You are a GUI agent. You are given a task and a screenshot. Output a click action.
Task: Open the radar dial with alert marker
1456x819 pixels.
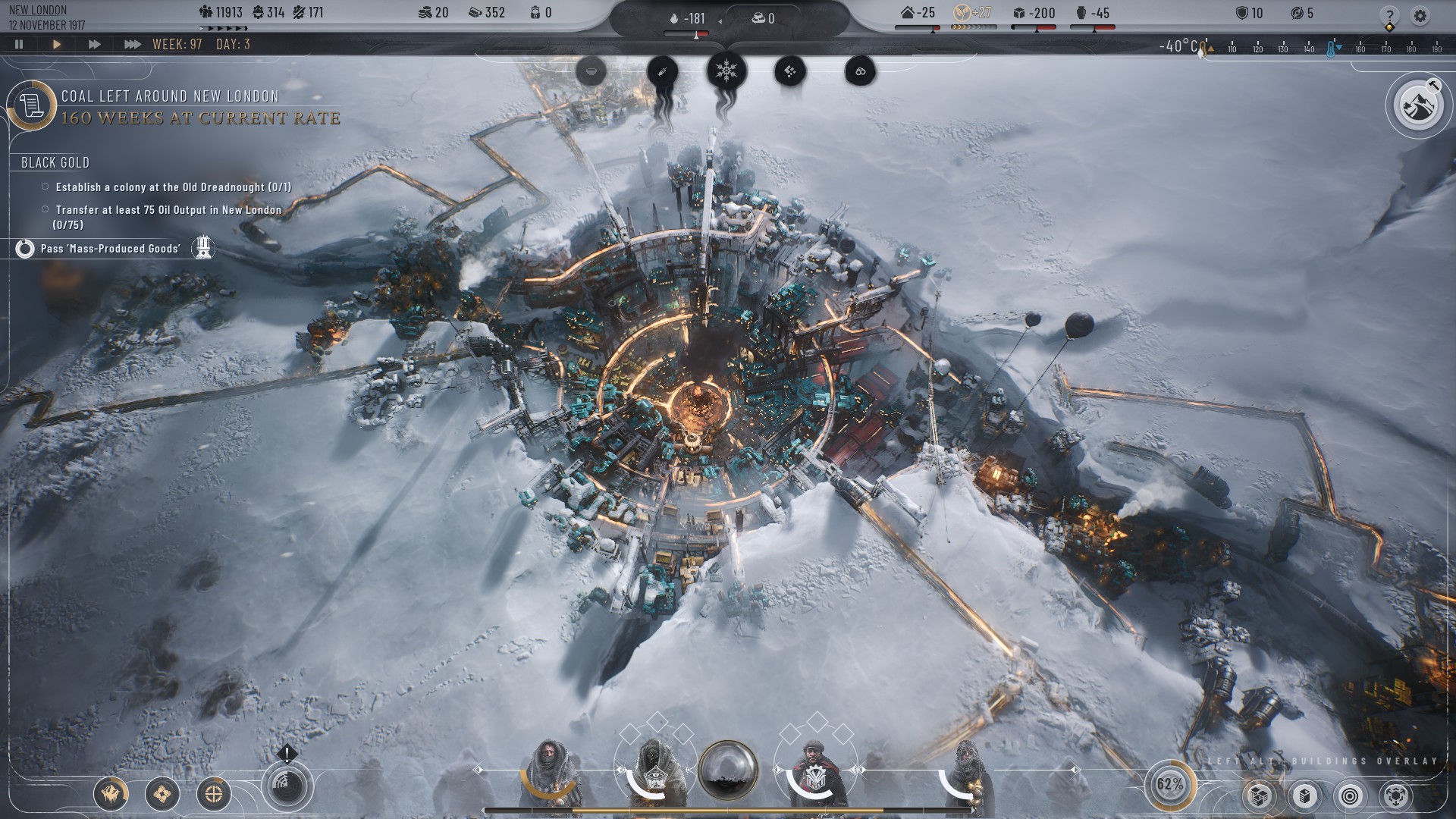click(287, 786)
